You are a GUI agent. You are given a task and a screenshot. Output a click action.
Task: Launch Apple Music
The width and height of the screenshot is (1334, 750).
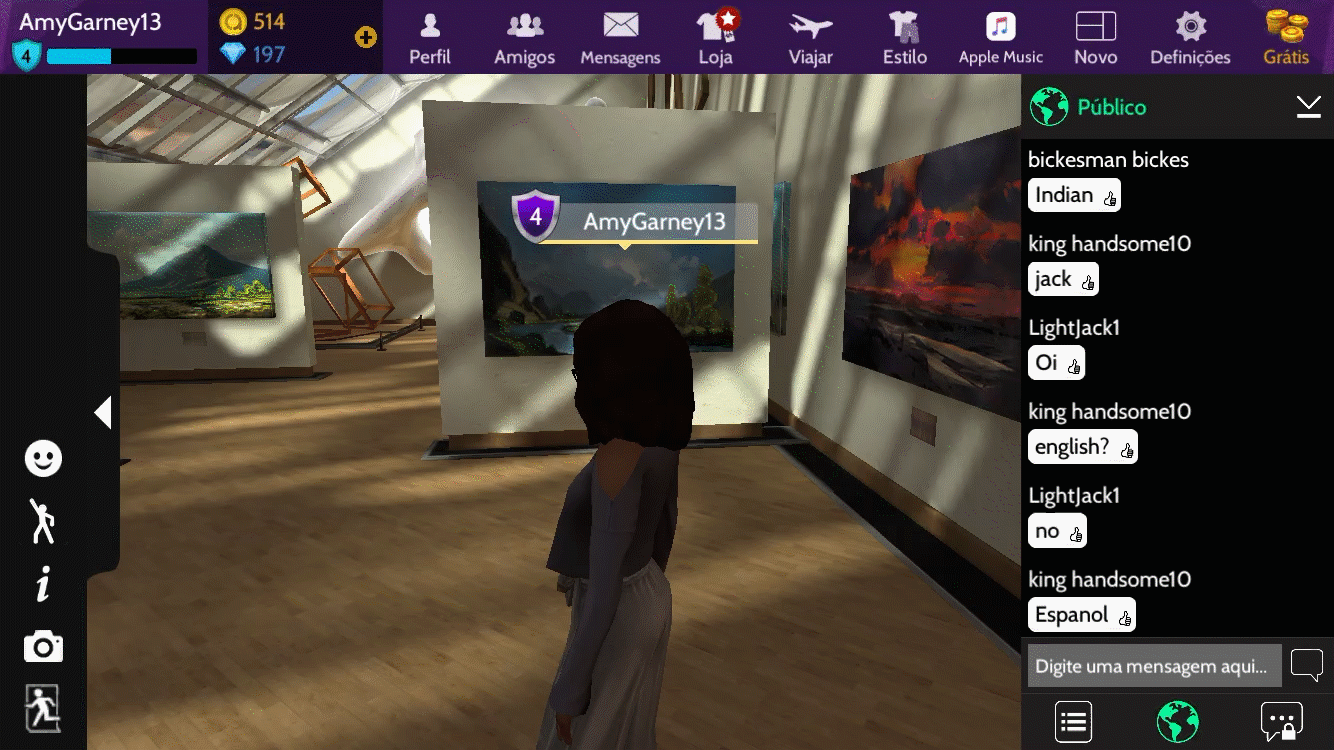pos(1000,38)
